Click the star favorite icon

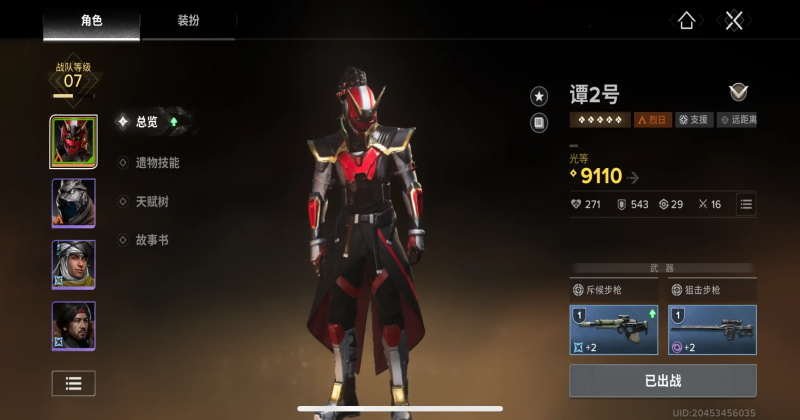[539, 96]
